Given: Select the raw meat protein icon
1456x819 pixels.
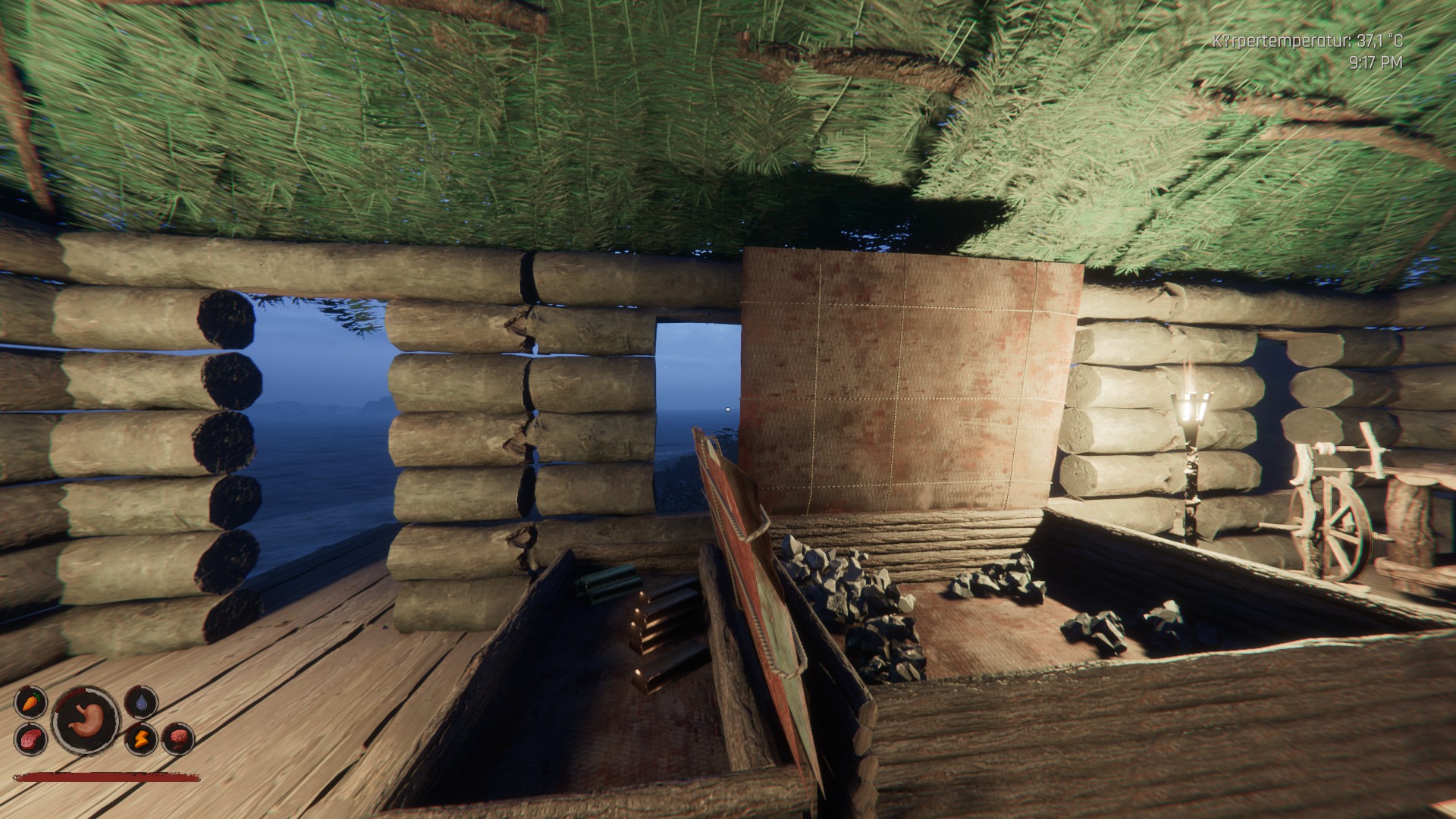Looking at the screenshot, I should click(x=30, y=738).
